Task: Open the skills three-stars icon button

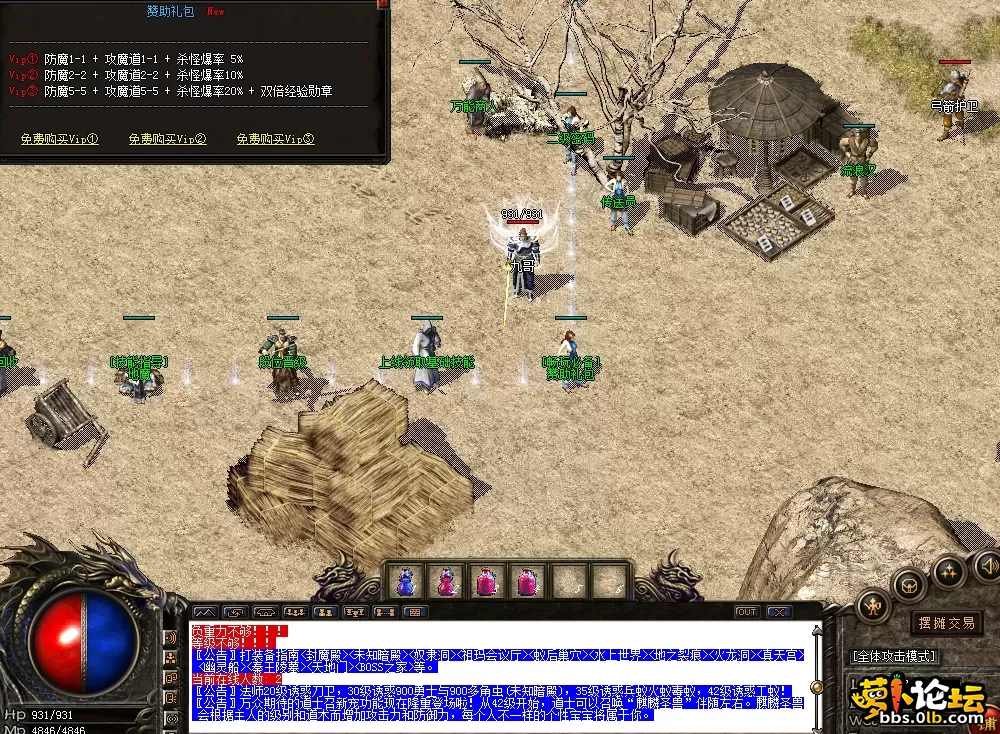Action: (x=948, y=571)
